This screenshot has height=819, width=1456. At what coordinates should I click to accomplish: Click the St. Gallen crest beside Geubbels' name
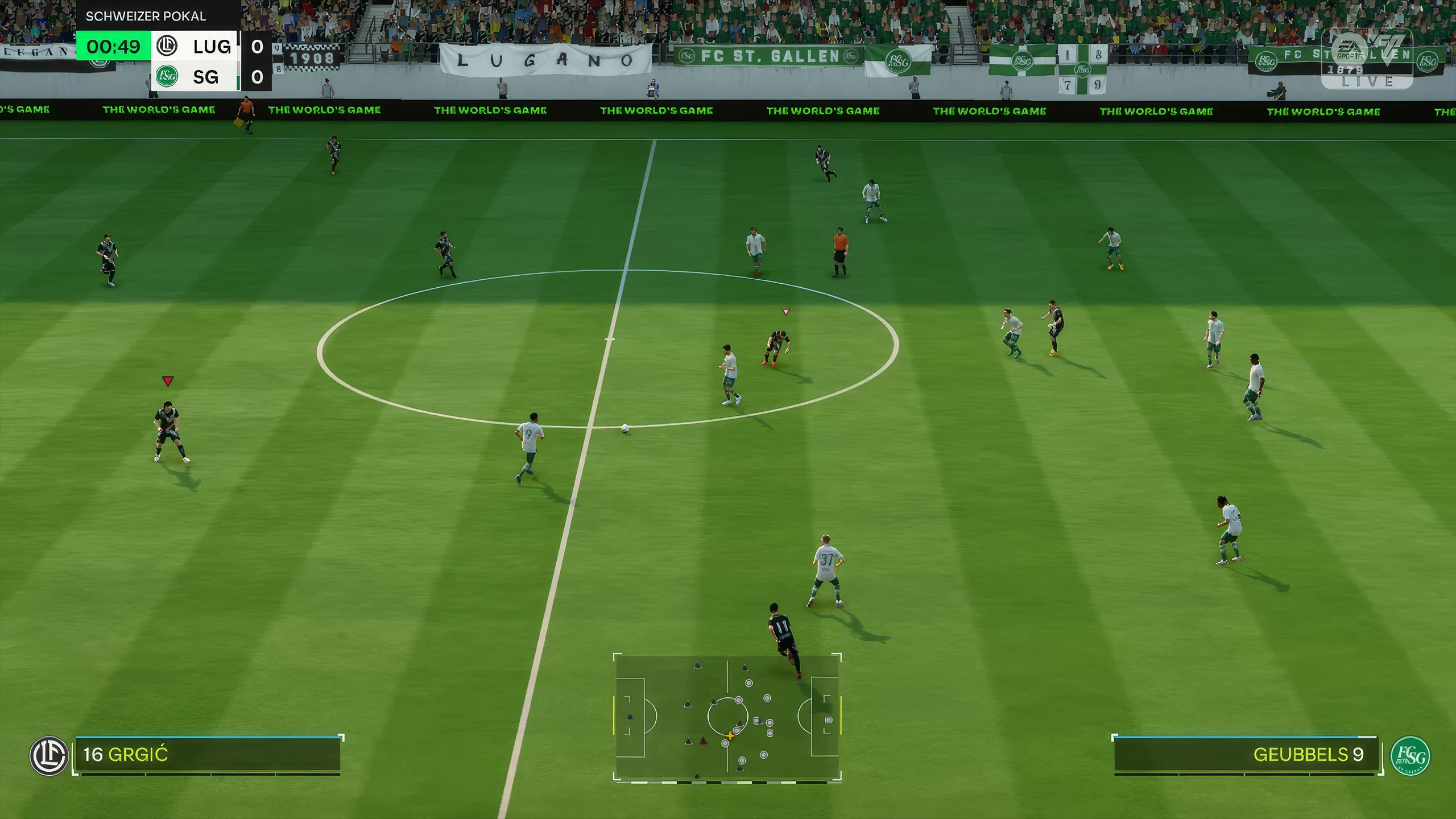tap(1410, 756)
